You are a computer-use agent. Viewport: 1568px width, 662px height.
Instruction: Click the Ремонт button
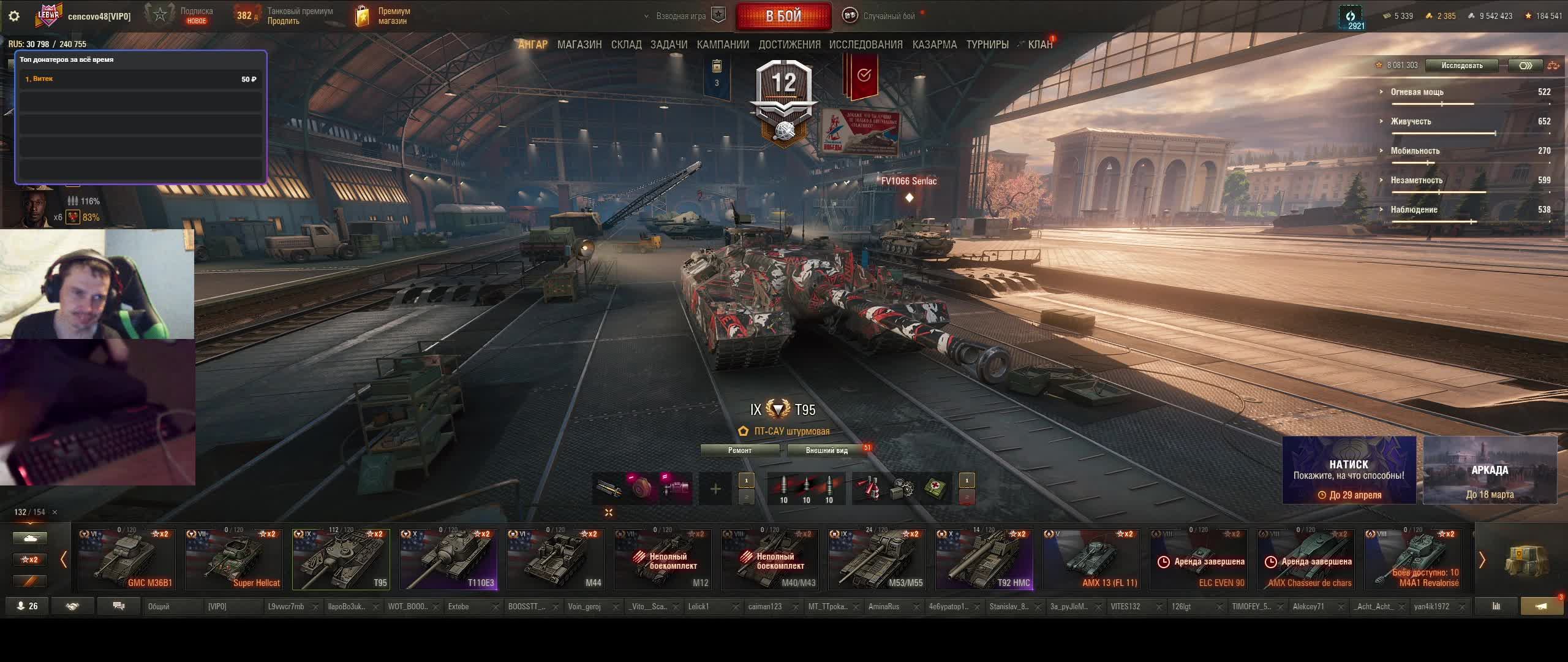point(739,451)
